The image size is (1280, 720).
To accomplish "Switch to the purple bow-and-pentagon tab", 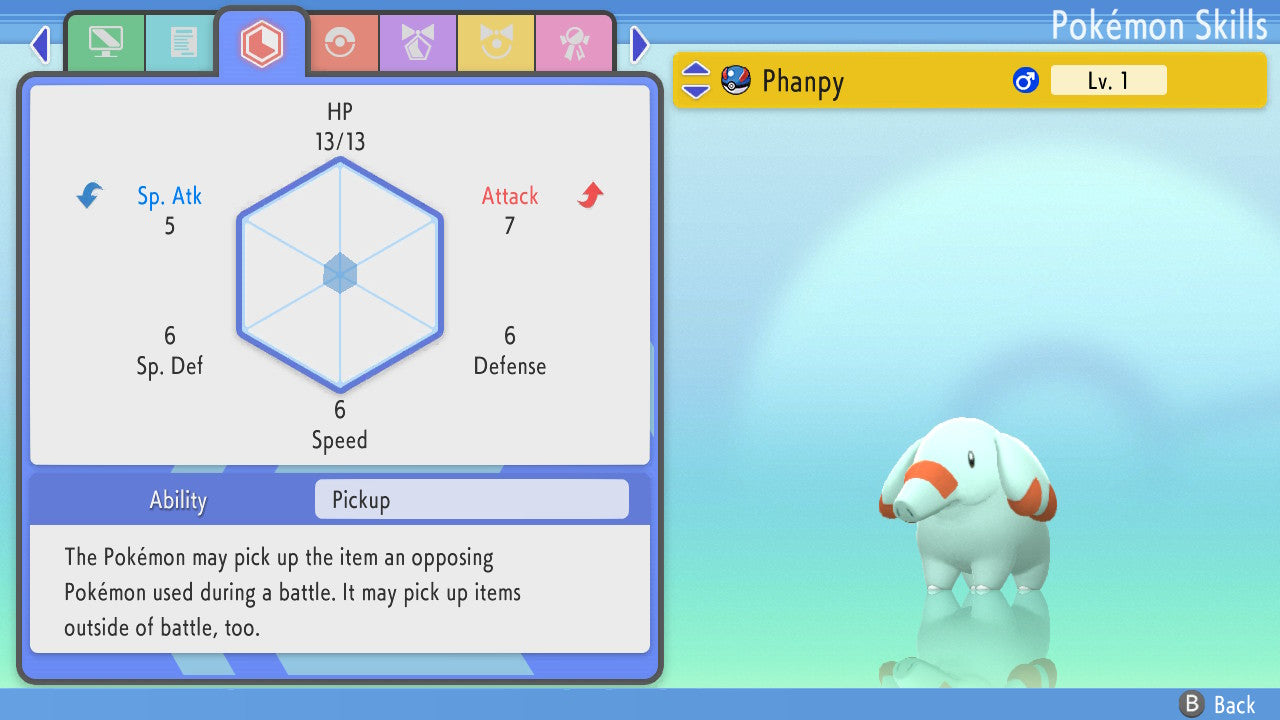I will pos(418,43).
